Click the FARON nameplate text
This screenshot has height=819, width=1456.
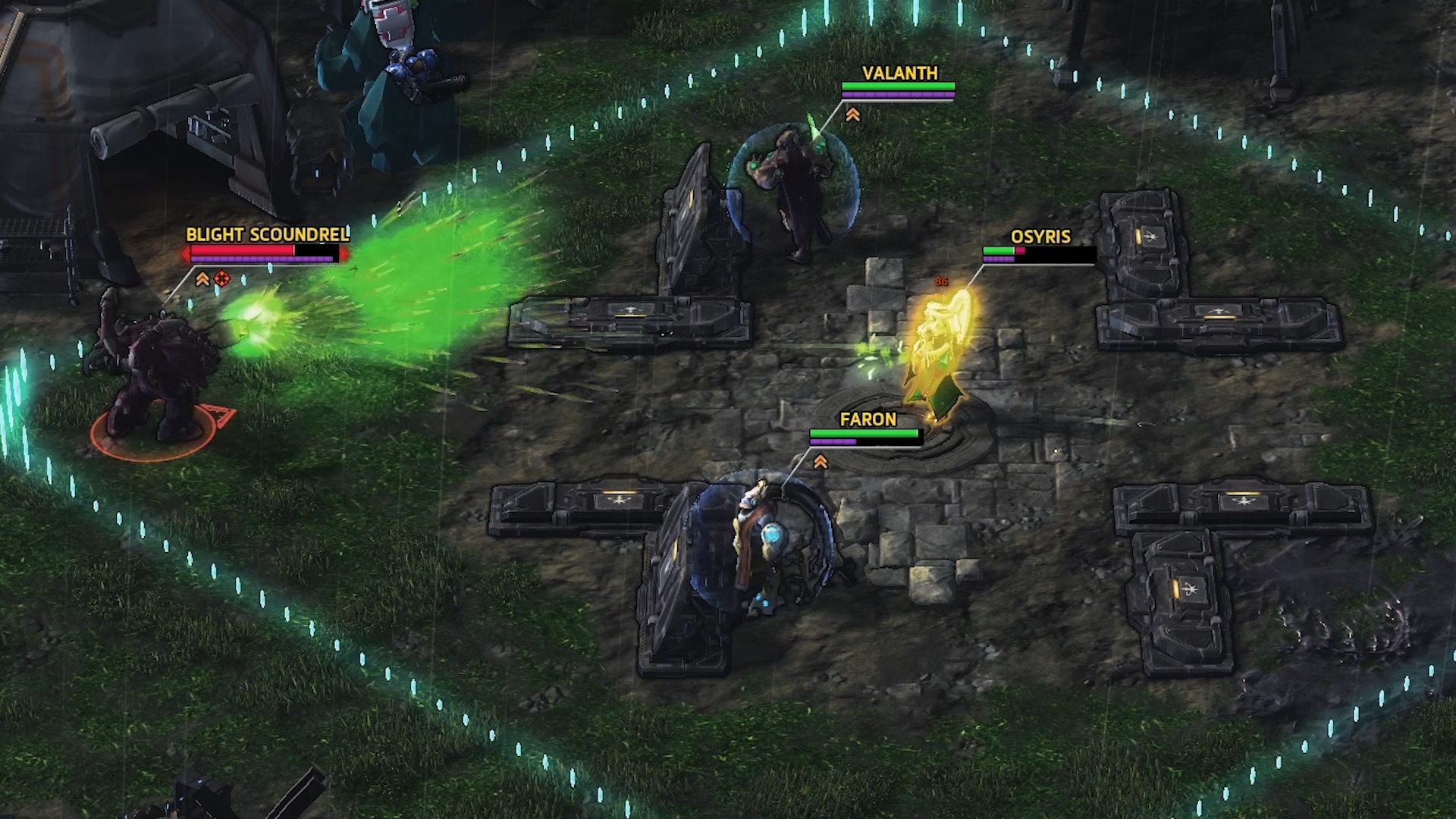pos(868,419)
